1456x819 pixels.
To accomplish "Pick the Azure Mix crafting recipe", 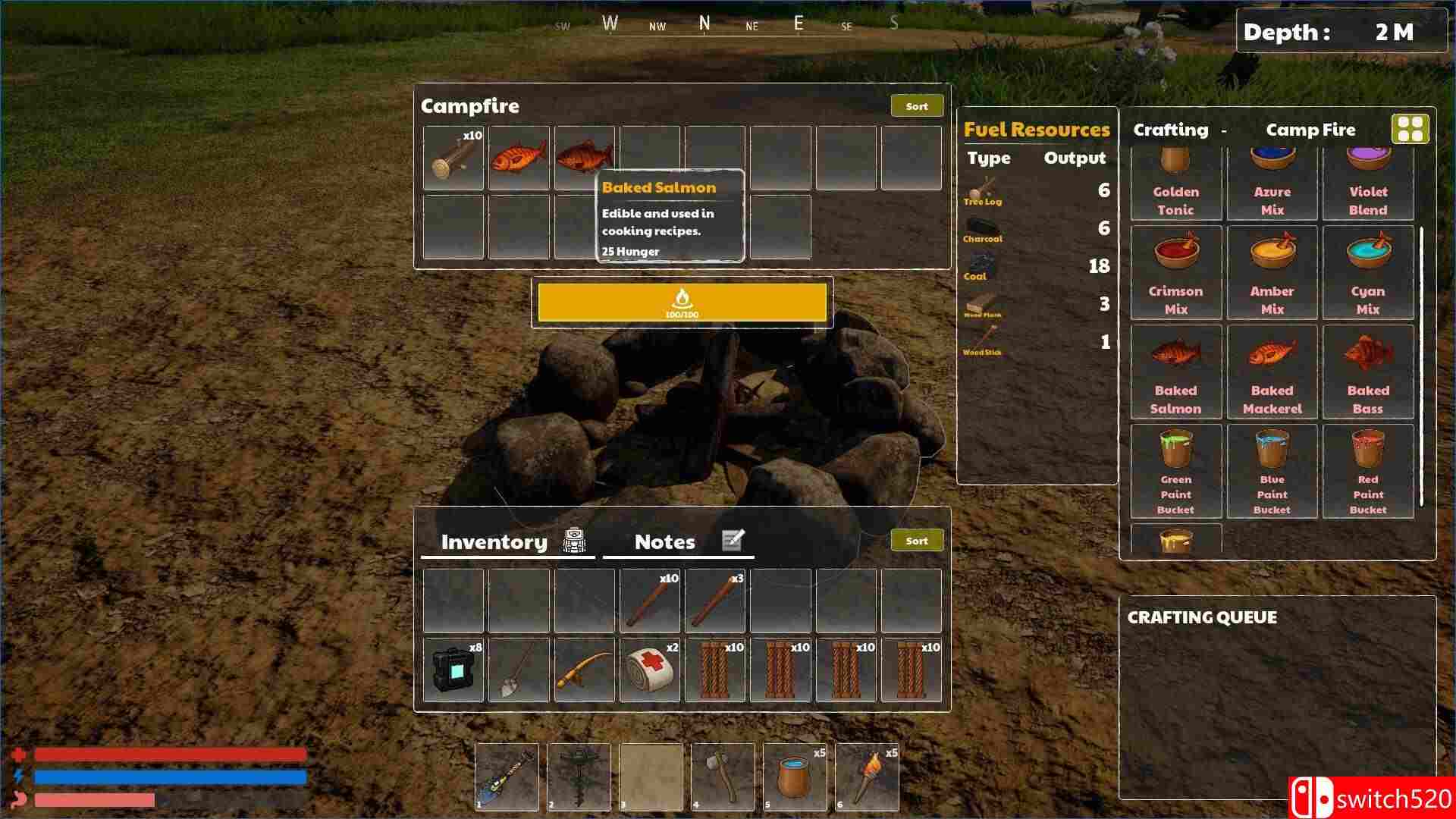I will [1271, 158].
